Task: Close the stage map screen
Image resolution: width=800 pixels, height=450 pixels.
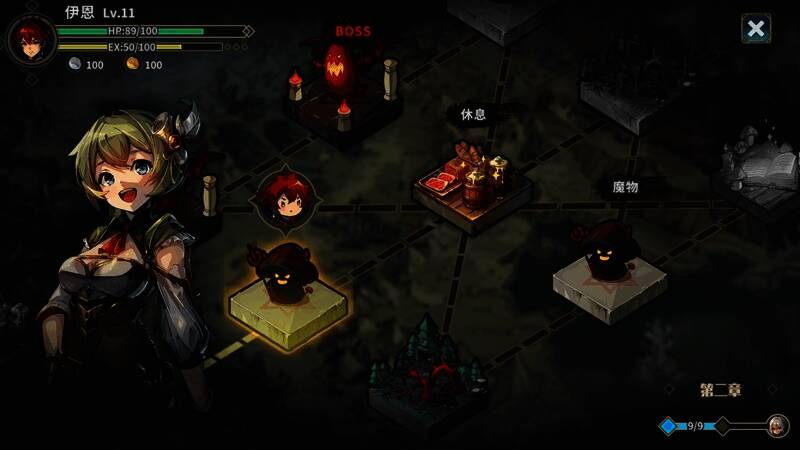Action: [x=756, y=29]
